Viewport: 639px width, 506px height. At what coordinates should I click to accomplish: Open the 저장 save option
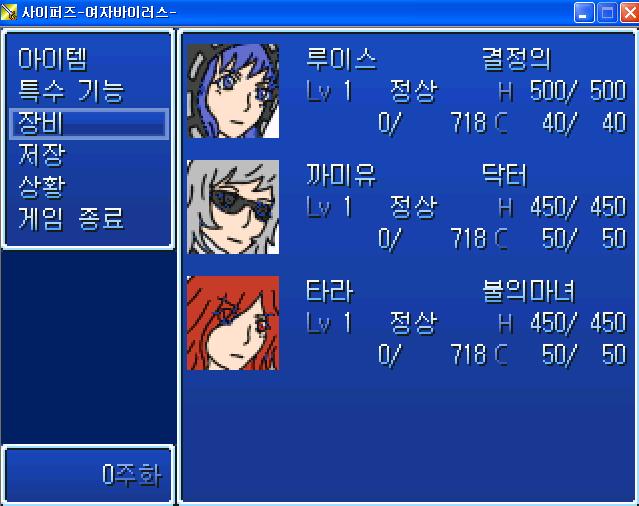(x=42, y=155)
